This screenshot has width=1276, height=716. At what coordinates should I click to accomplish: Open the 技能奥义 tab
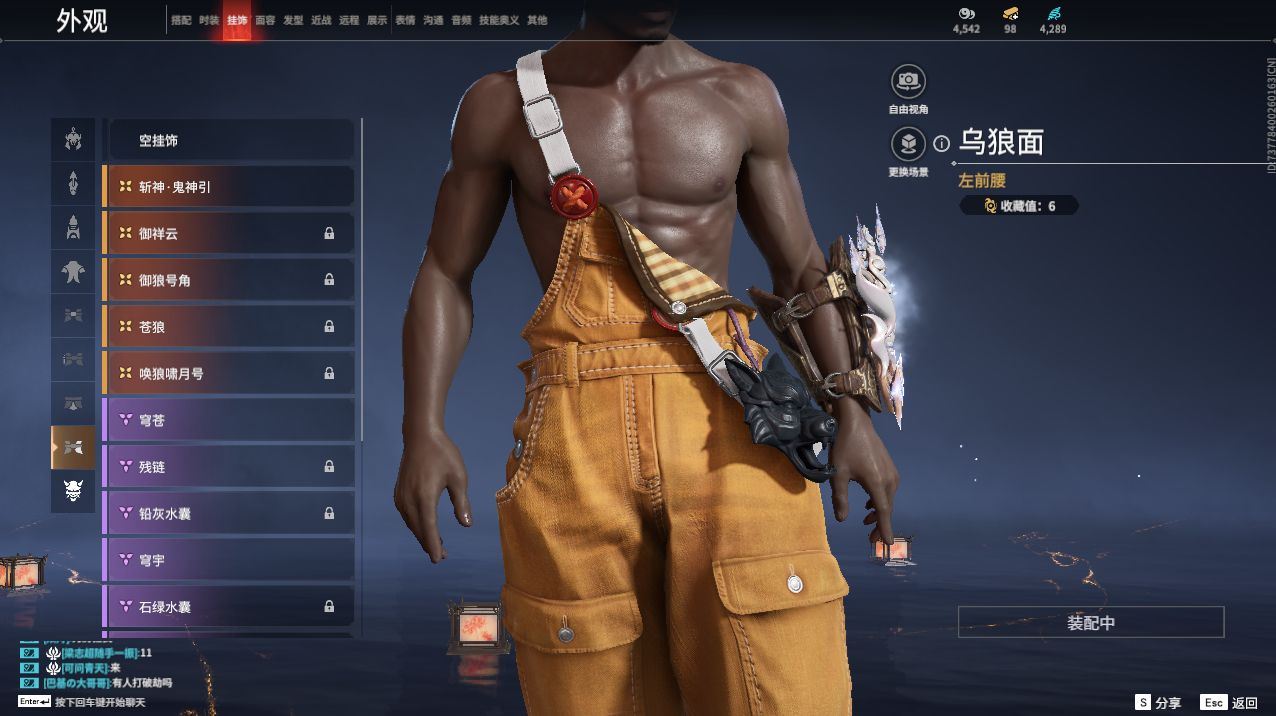(499, 20)
